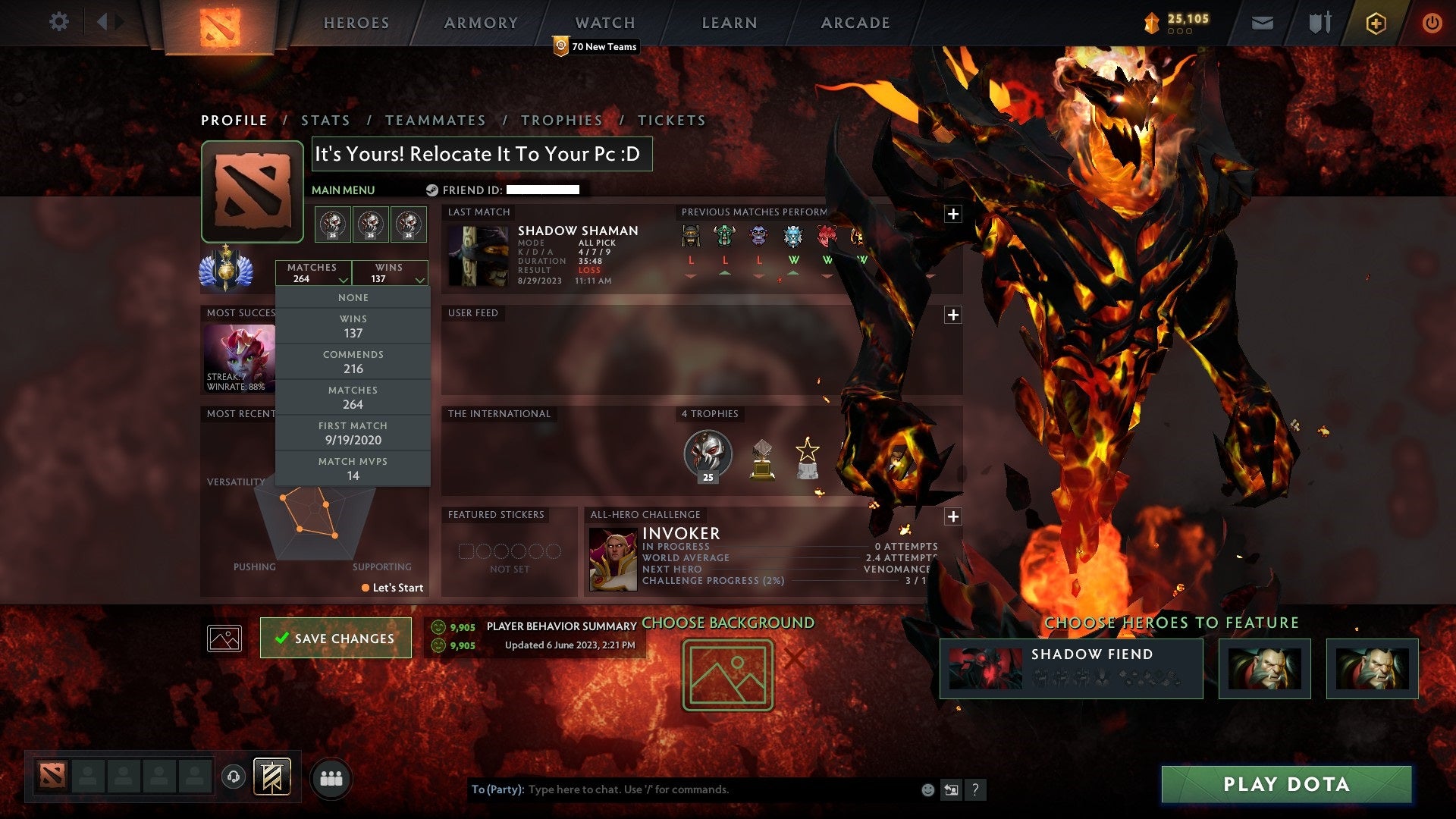The height and width of the screenshot is (819, 1456).
Task: Open the Dota Plus hexagon icon
Action: pos(1376,22)
